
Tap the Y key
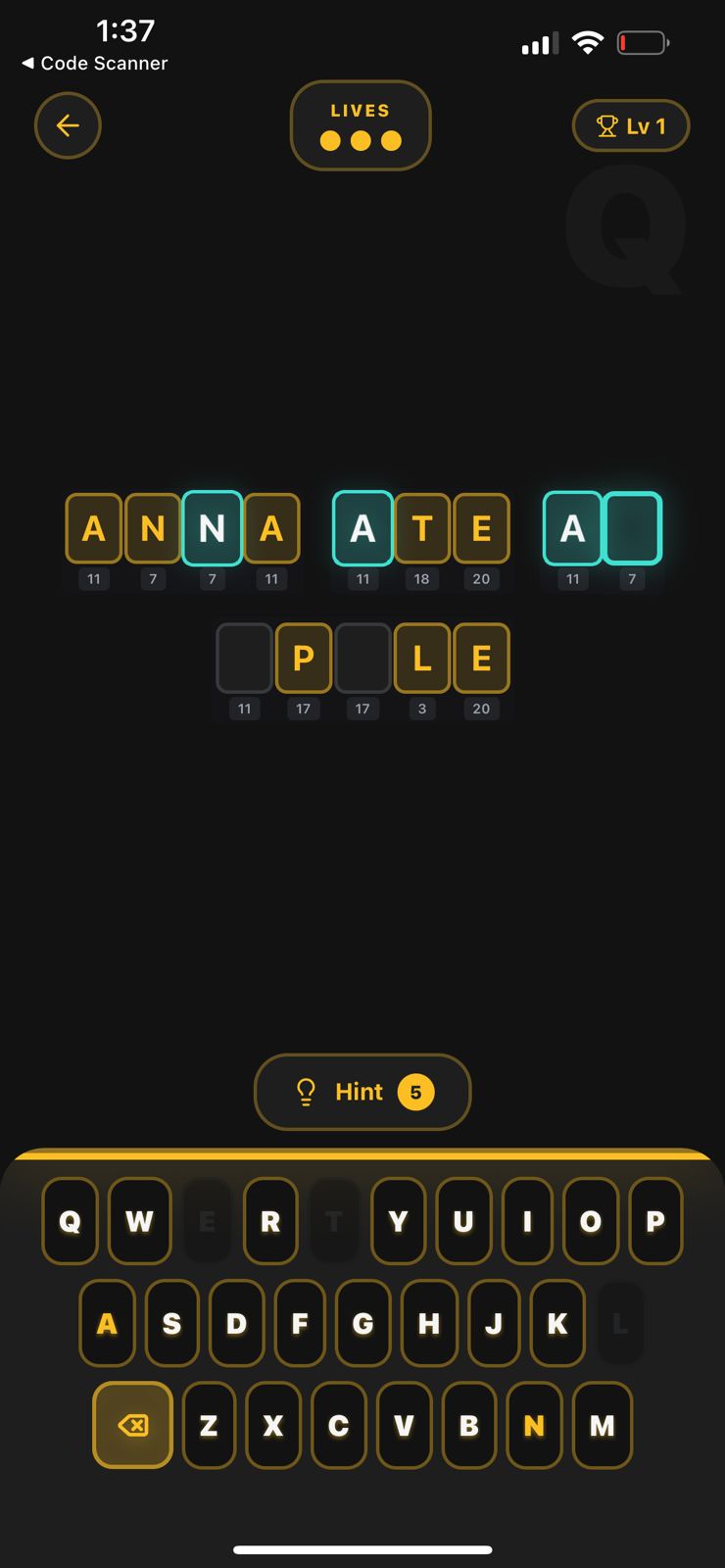pyautogui.click(x=398, y=1221)
